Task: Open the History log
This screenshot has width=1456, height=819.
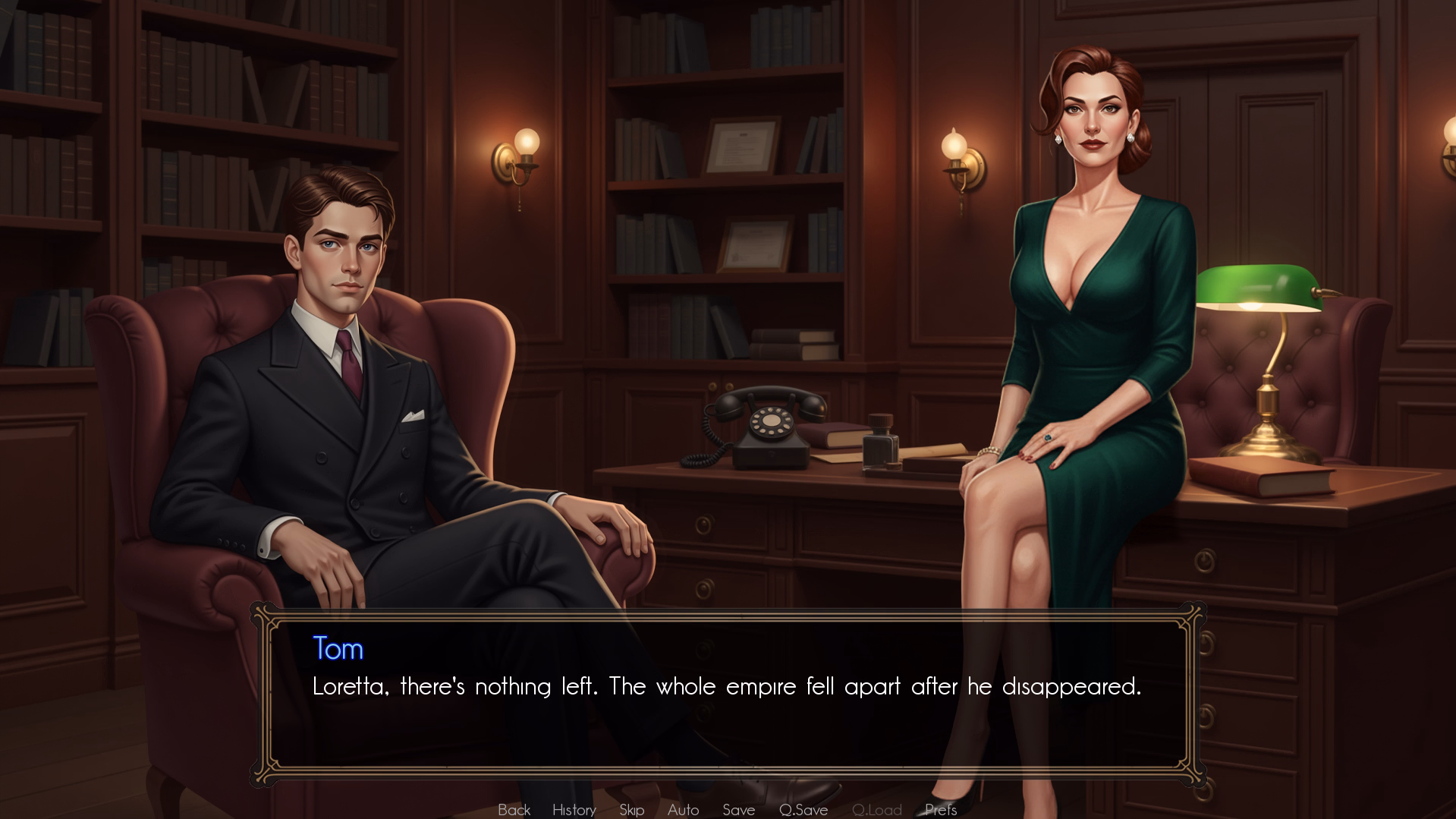Action: point(574,809)
